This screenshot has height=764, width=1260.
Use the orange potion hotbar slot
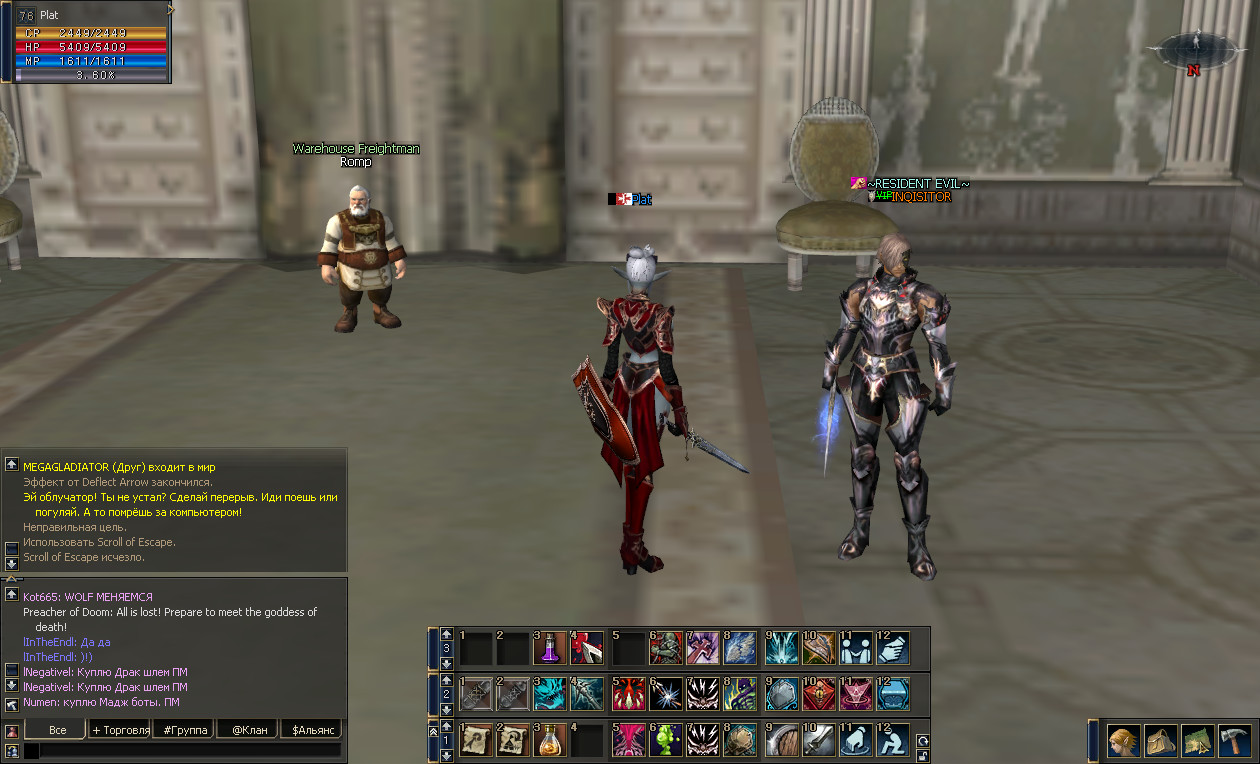[x=550, y=740]
